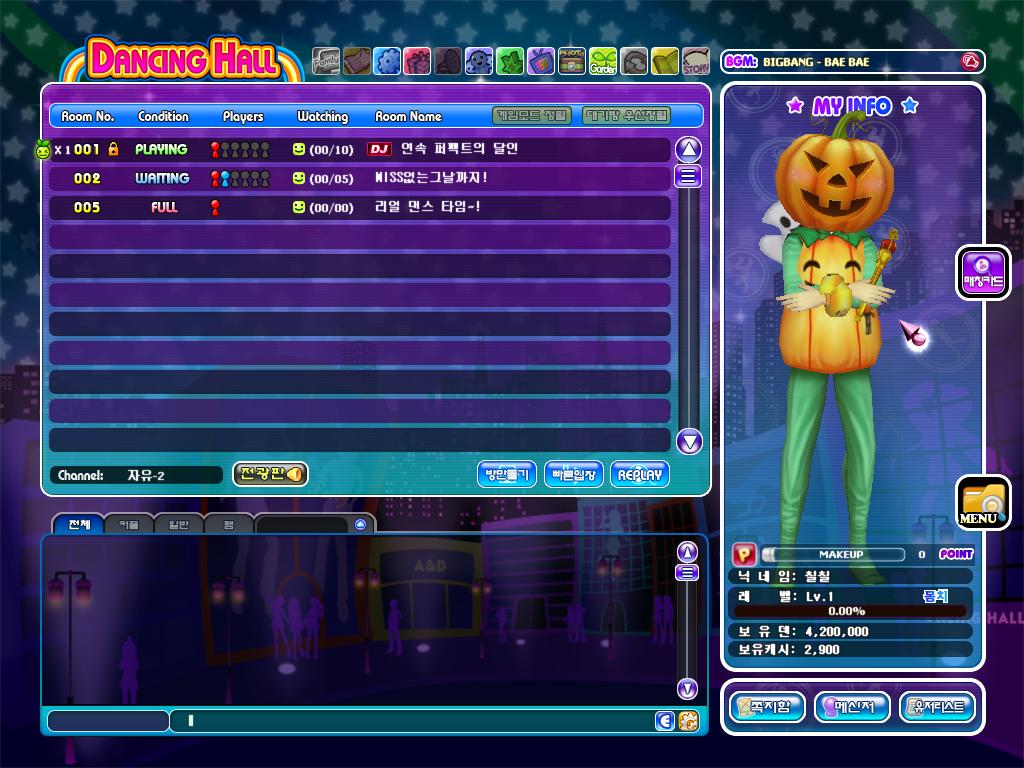This screenshot has height=768, width=1024.
Task: Toggle the BGM button beside the song title
Action: click(968, 62)
